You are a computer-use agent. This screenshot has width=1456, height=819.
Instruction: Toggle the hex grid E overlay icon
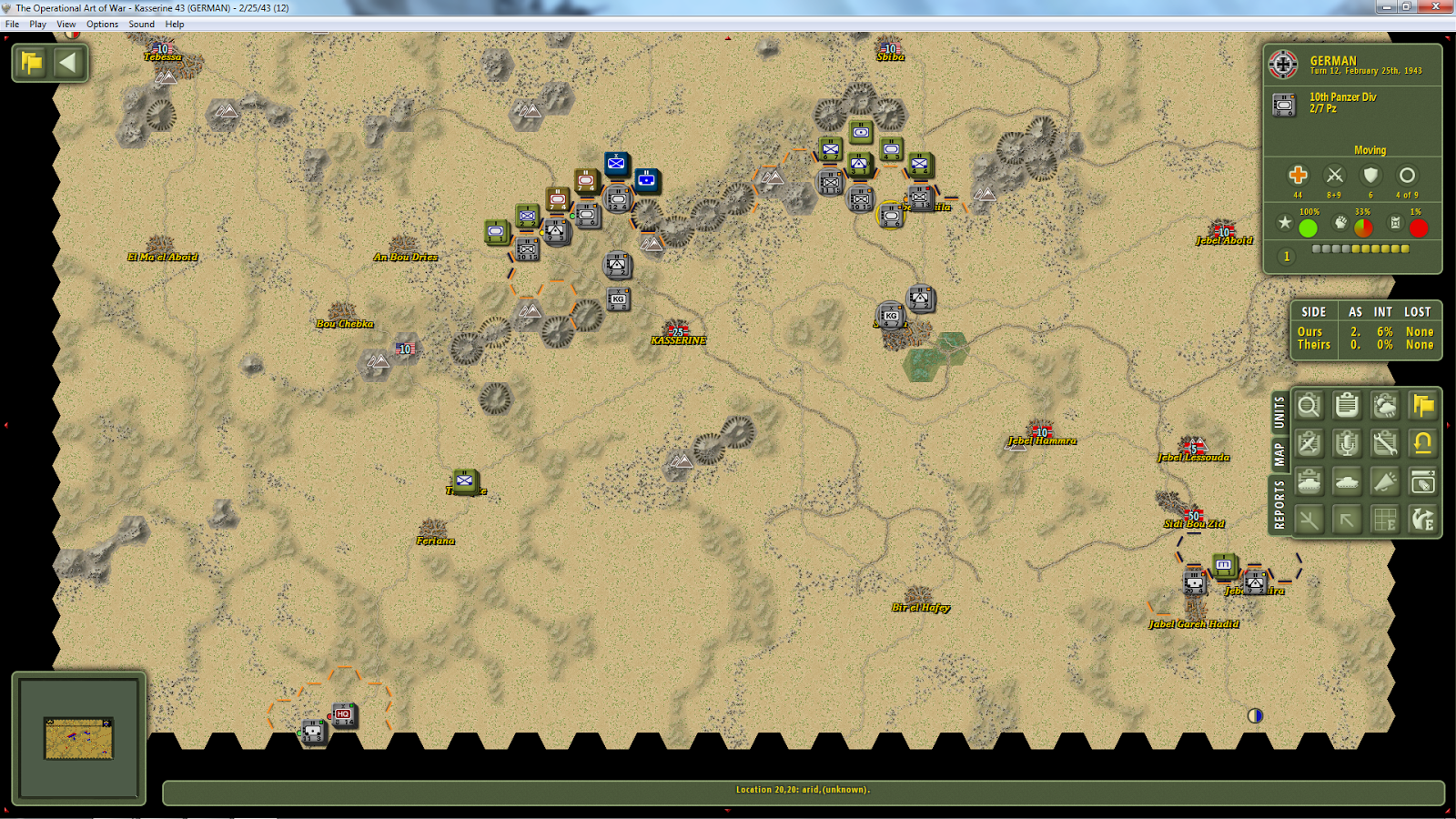click(x=1384, y=519)
